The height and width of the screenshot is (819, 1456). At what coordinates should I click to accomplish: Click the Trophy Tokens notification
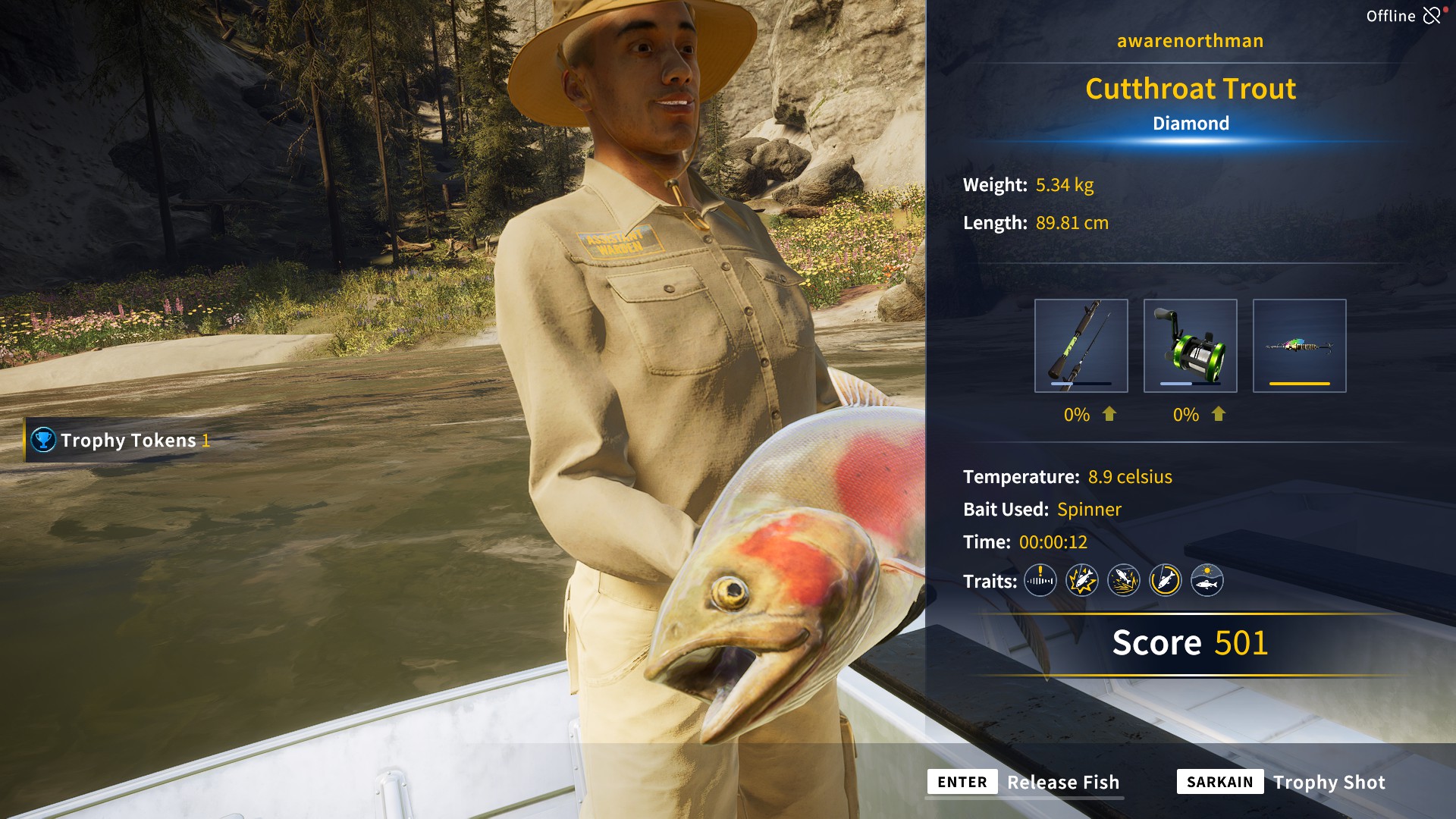click(121, 440)
